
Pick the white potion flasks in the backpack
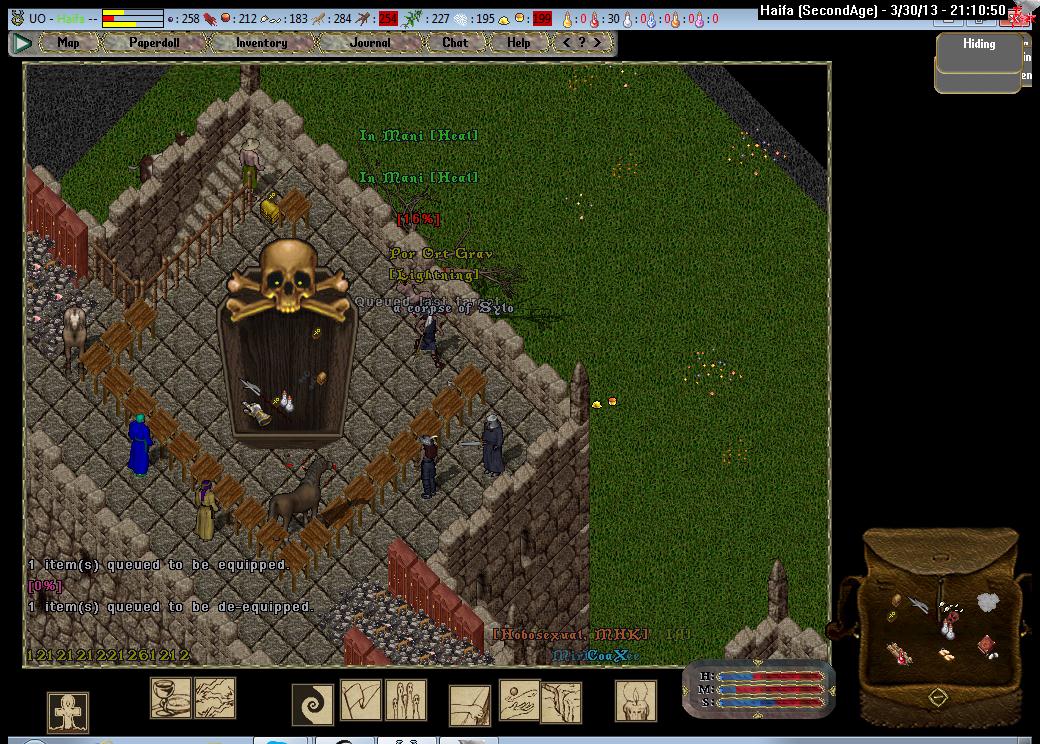point(946,629)
